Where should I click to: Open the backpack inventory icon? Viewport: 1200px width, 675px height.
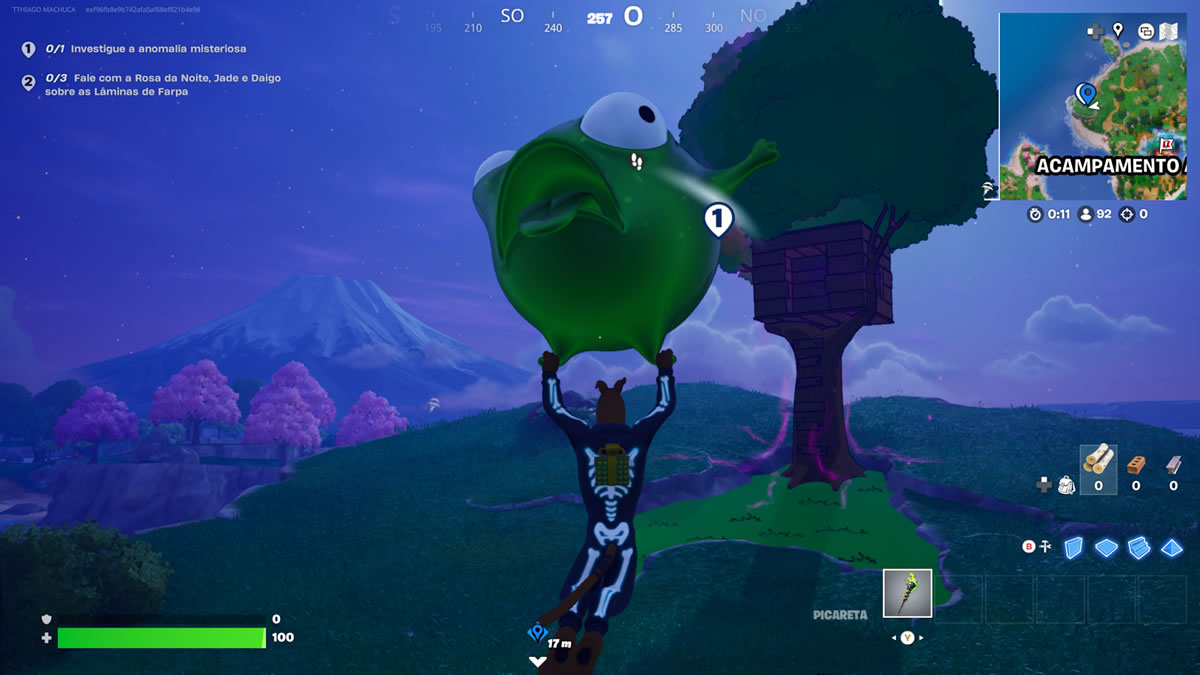tap(1067, 485)
